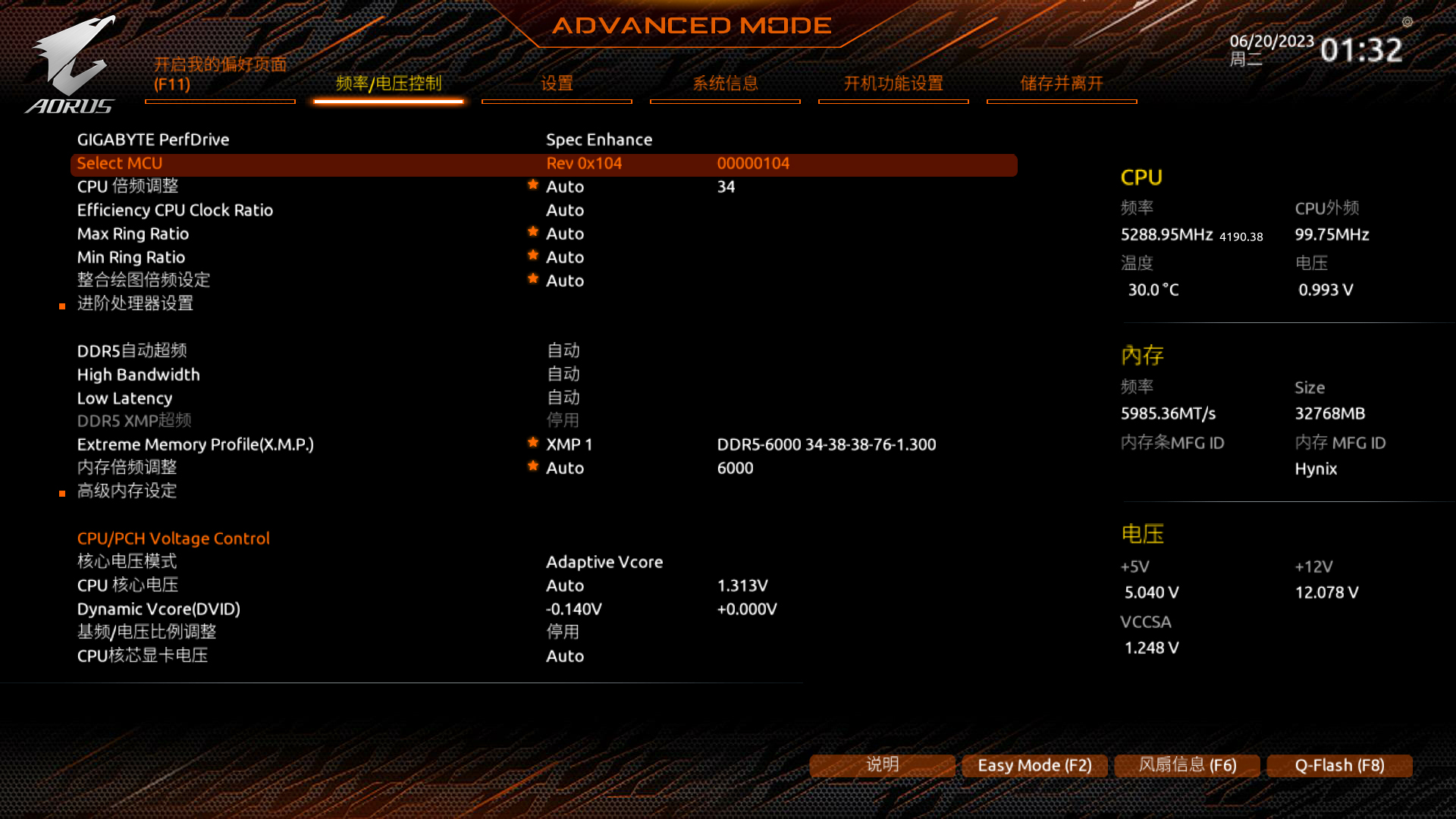Image resolution: width=1456 pixels, height=819 pixels.
Task: Open the 开启我的偏好页面 (F11) tab
Action: pyautogui.click(x=220, y=74)
